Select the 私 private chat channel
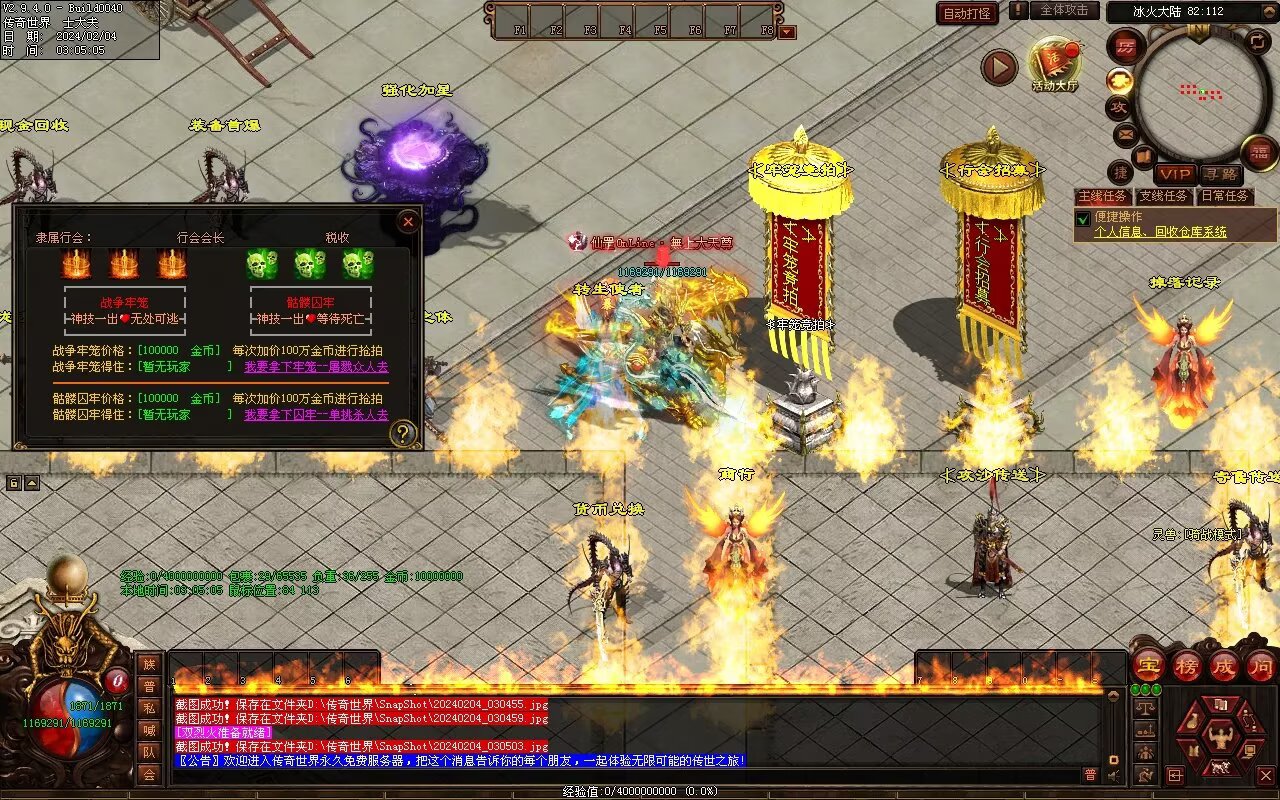The width and height of the screenshot is (1280, 800). [149, 708]
